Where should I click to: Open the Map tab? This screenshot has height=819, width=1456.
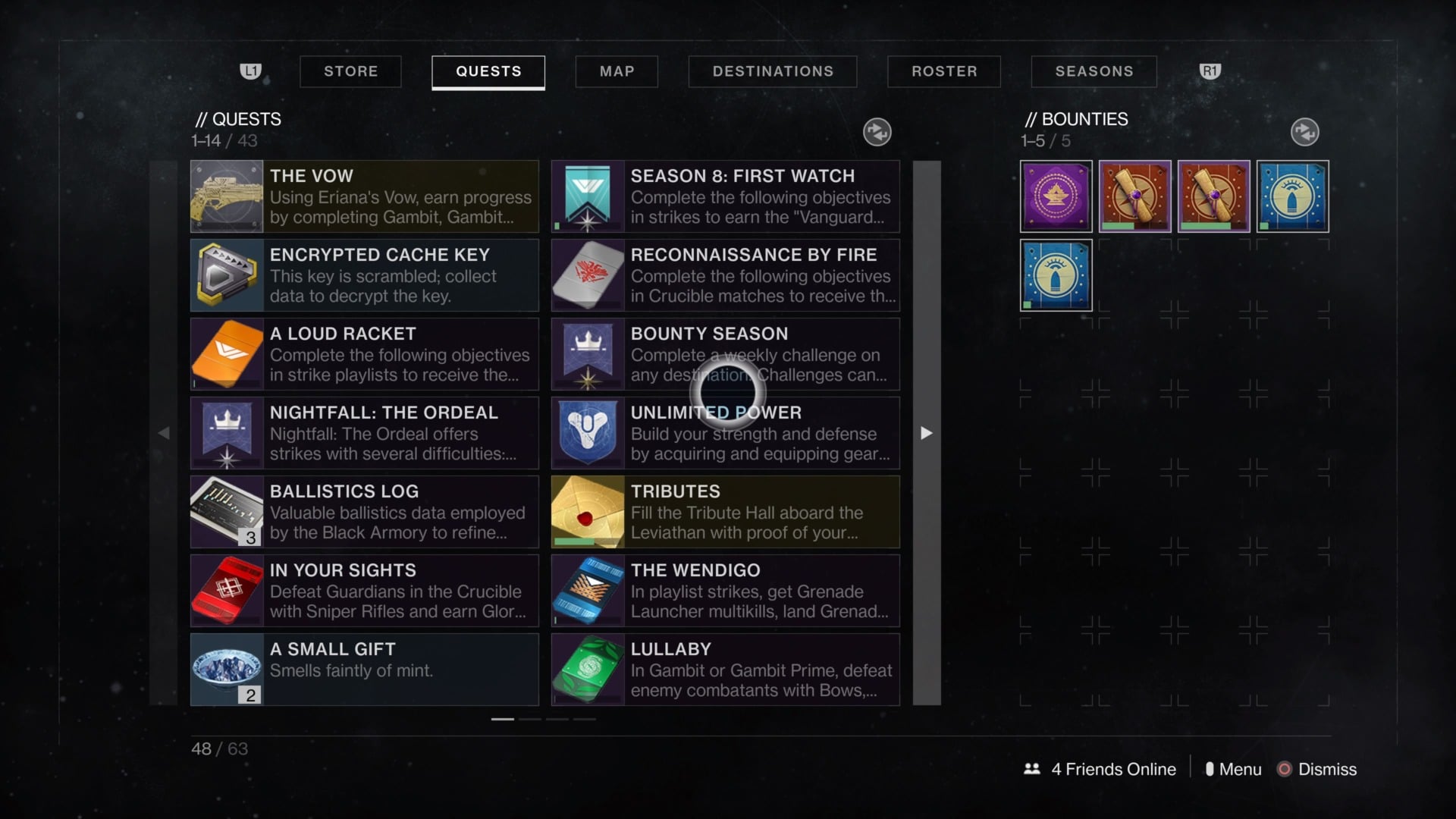(617, 71)
